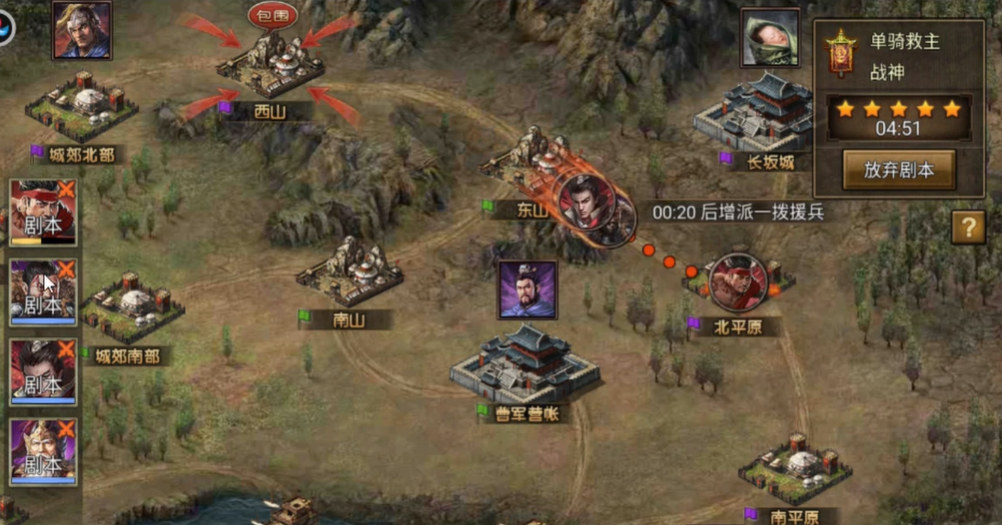Choose the 南平原 camp node
1002x525 pixels.
pyautogui.click(x=795, y=468)
